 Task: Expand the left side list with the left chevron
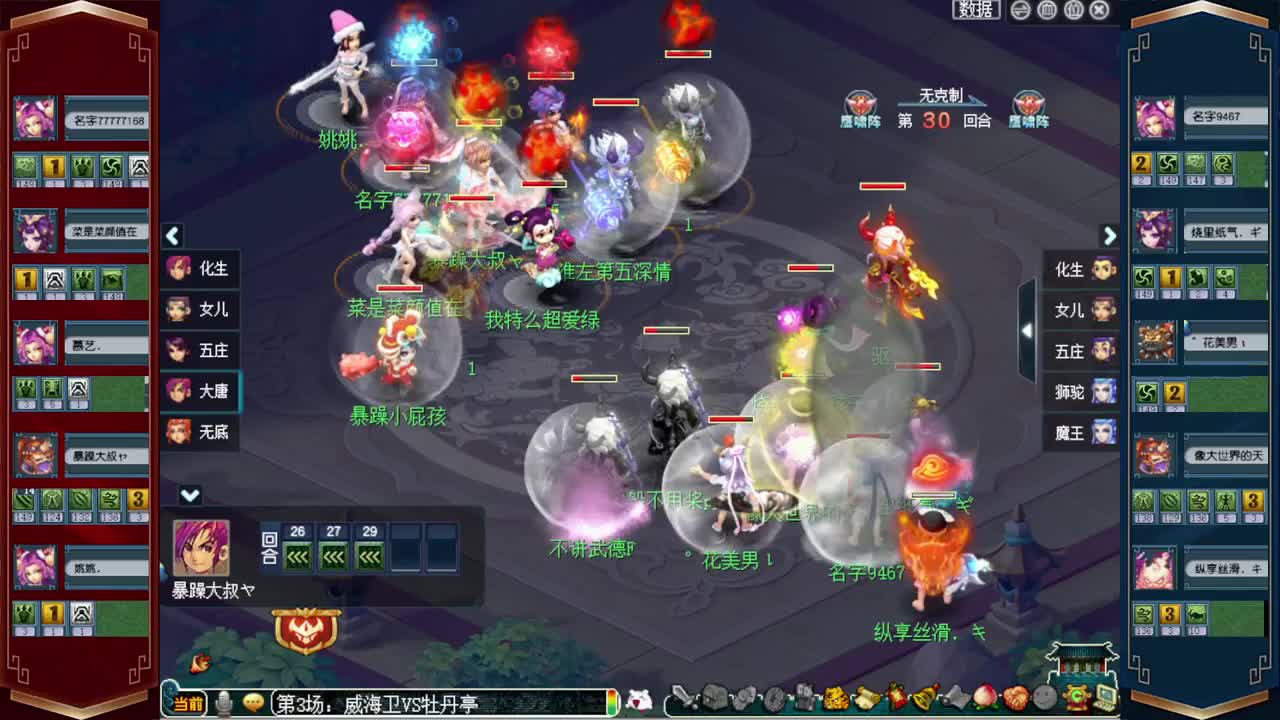(172, 236)
